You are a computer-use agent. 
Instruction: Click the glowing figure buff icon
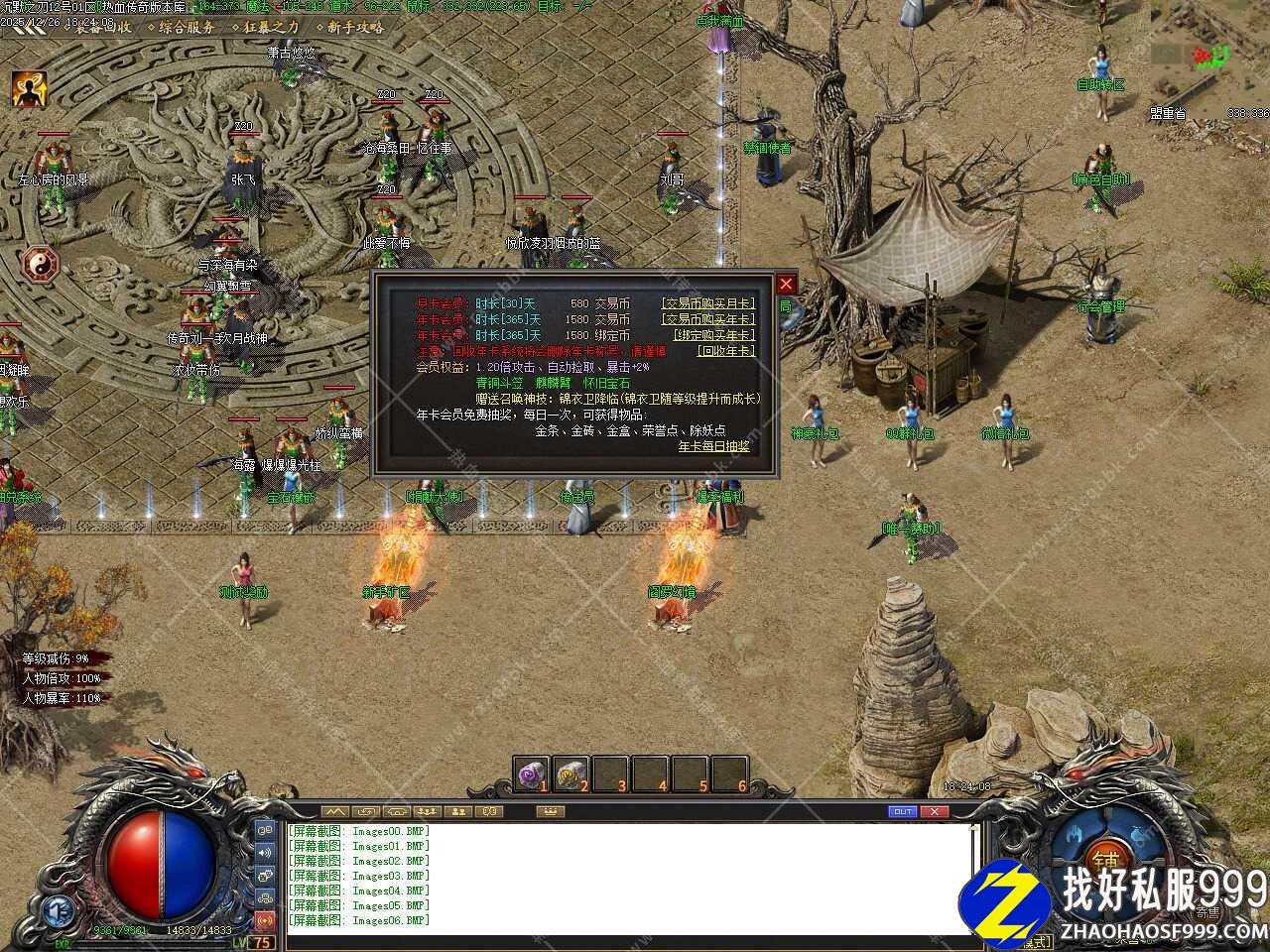29,90
